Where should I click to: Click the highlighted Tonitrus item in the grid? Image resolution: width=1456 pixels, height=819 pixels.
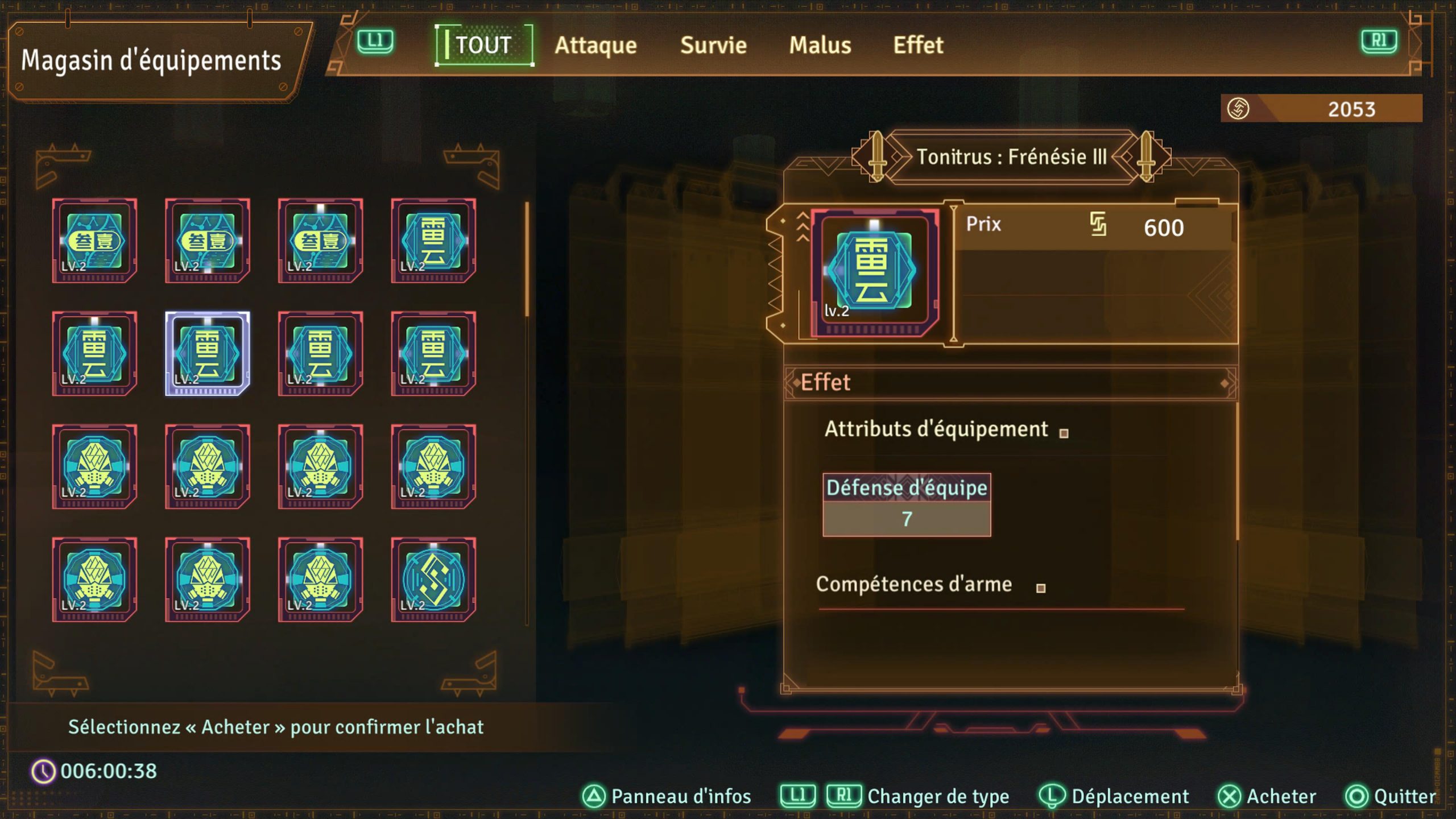(208, 353)
